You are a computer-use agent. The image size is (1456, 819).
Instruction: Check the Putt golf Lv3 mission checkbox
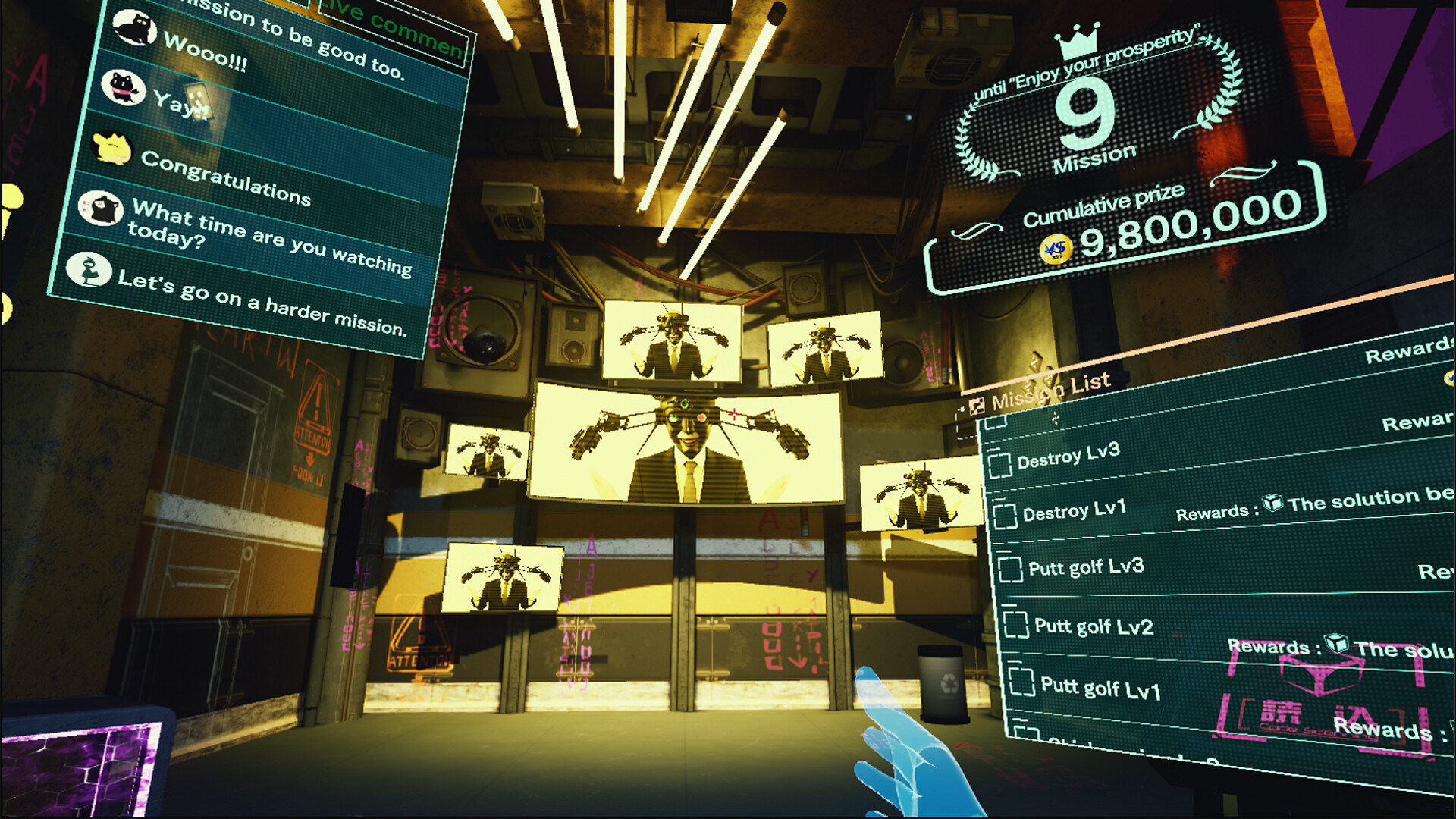point(1013,569)
